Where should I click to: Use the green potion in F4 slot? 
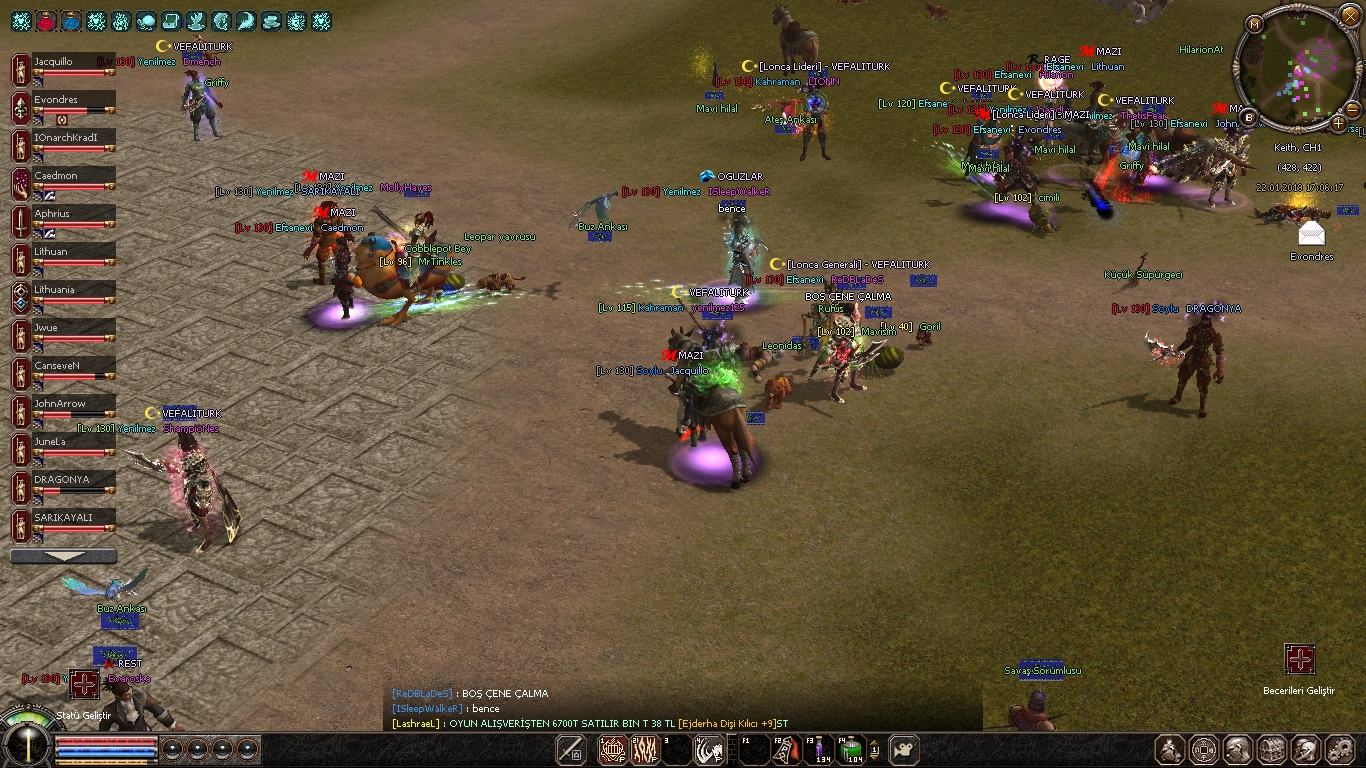pyautogui.click(x=853, y=749)
